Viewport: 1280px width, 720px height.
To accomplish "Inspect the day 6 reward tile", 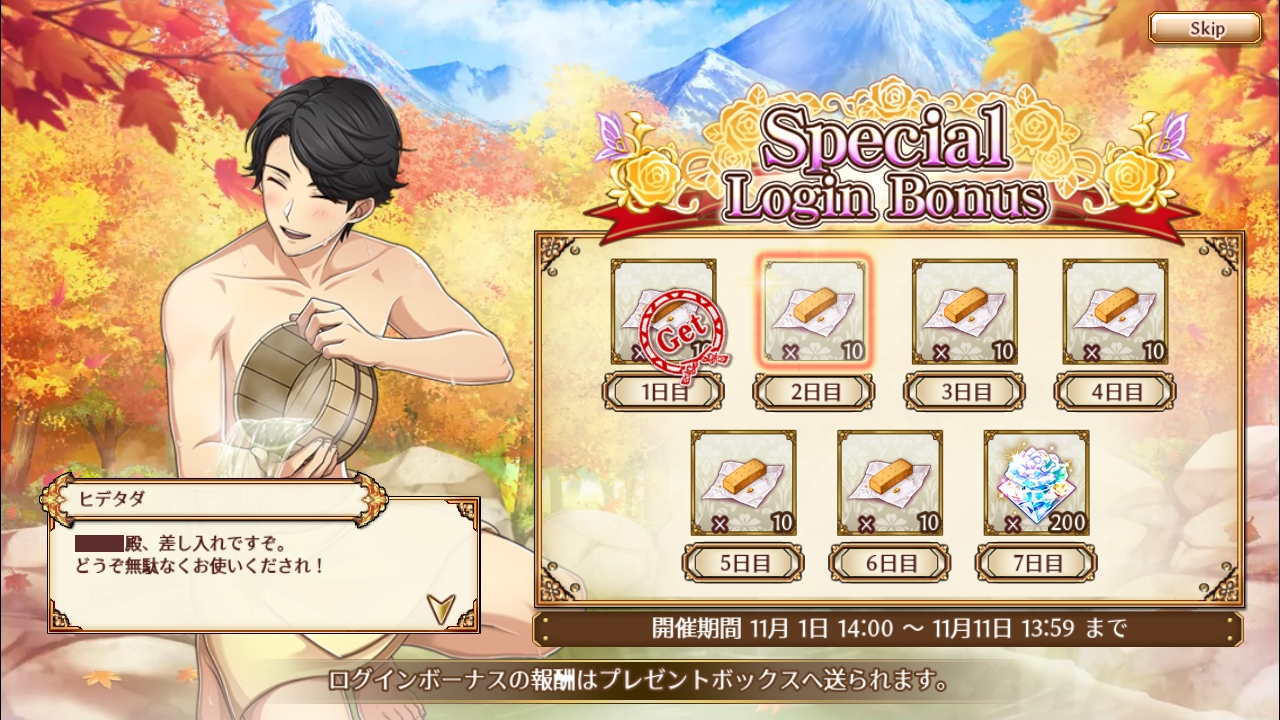I will (890, 482).
